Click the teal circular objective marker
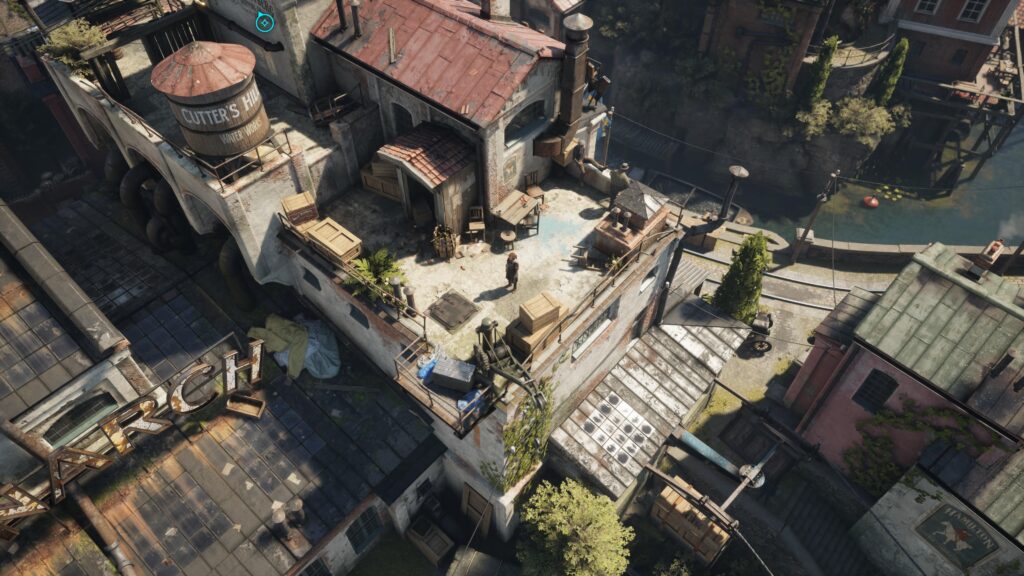 264,21
